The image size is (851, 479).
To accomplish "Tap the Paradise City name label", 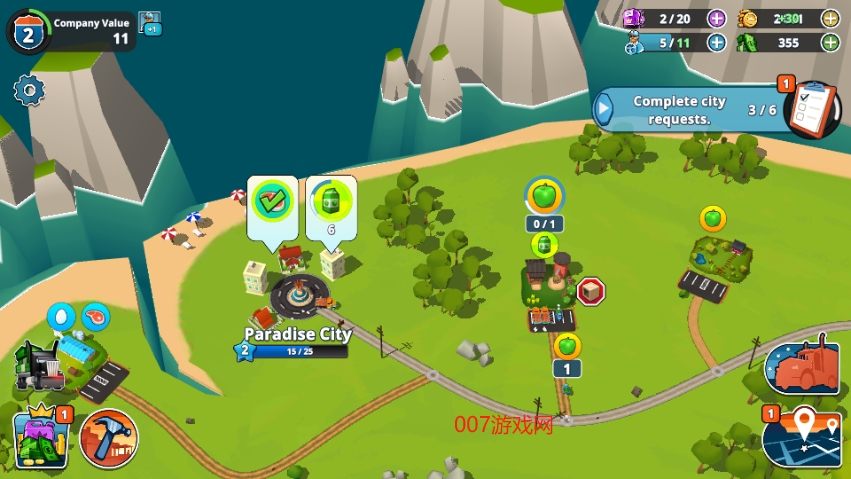I will point(299,334).
